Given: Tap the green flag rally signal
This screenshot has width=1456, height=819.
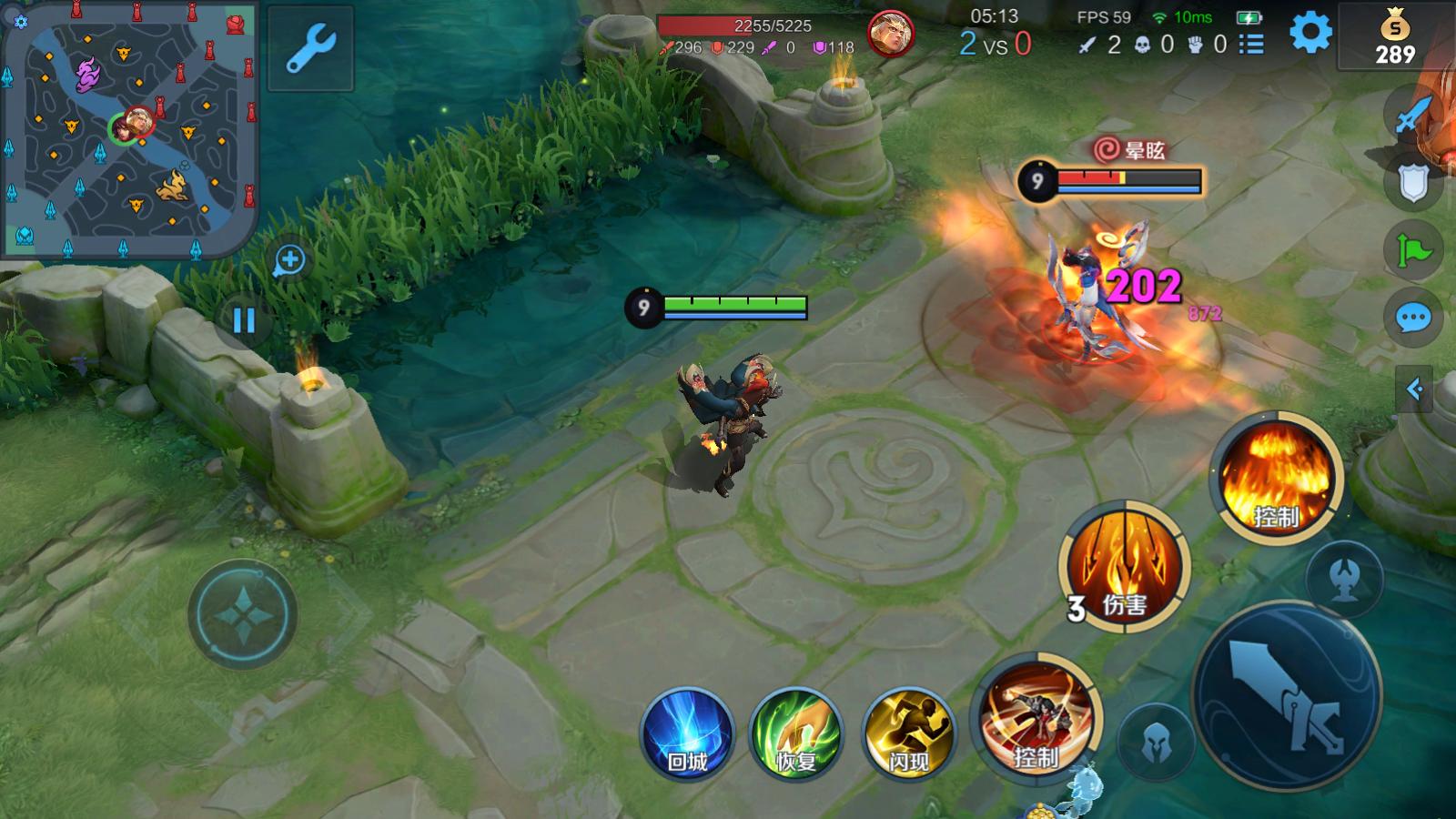Looking at the screenshot, I should (x=1413, y=250).
